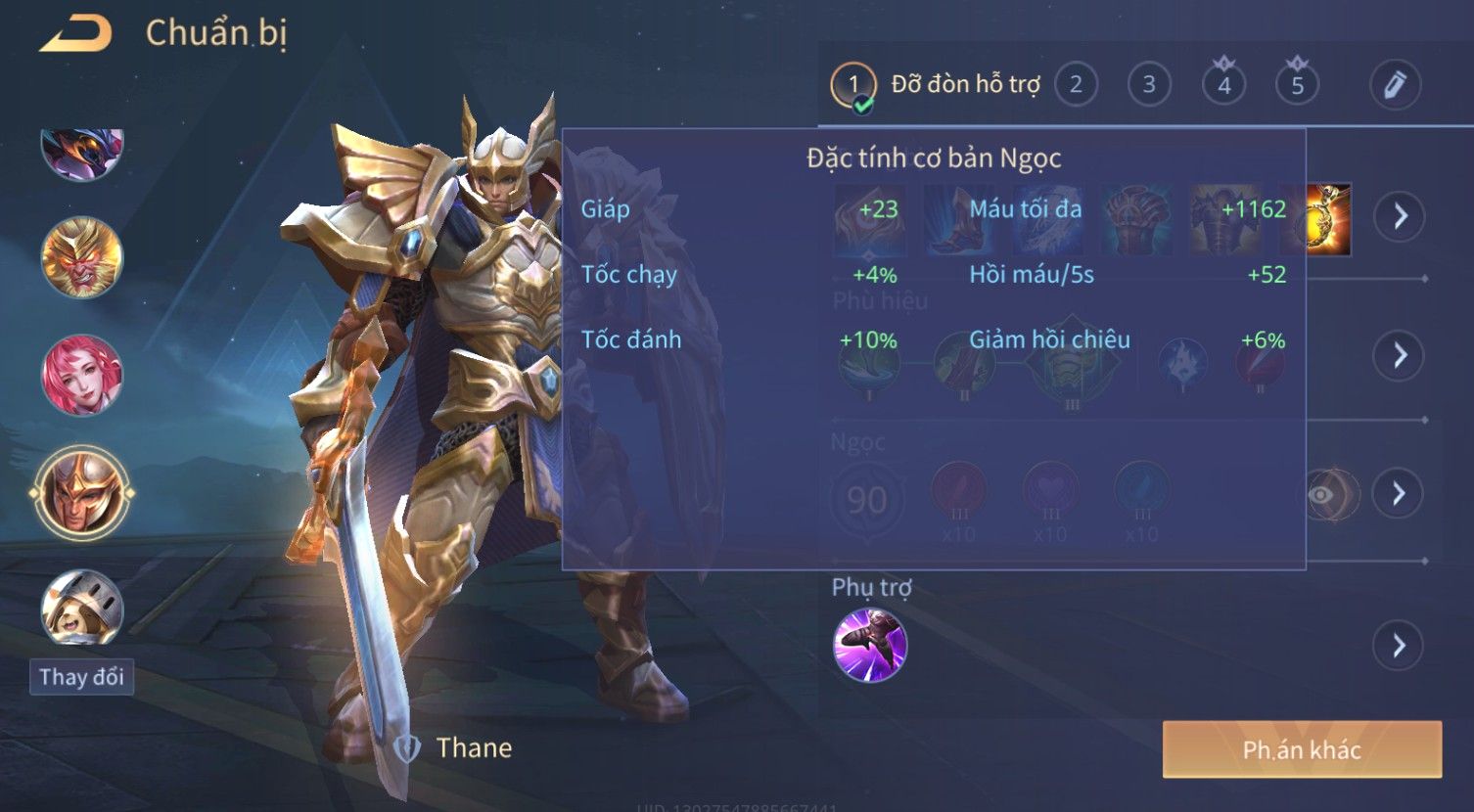The height and width of the screenshot is (812, 1474).
Task: Switch to locked preset 4
Action: [1223, 85]
